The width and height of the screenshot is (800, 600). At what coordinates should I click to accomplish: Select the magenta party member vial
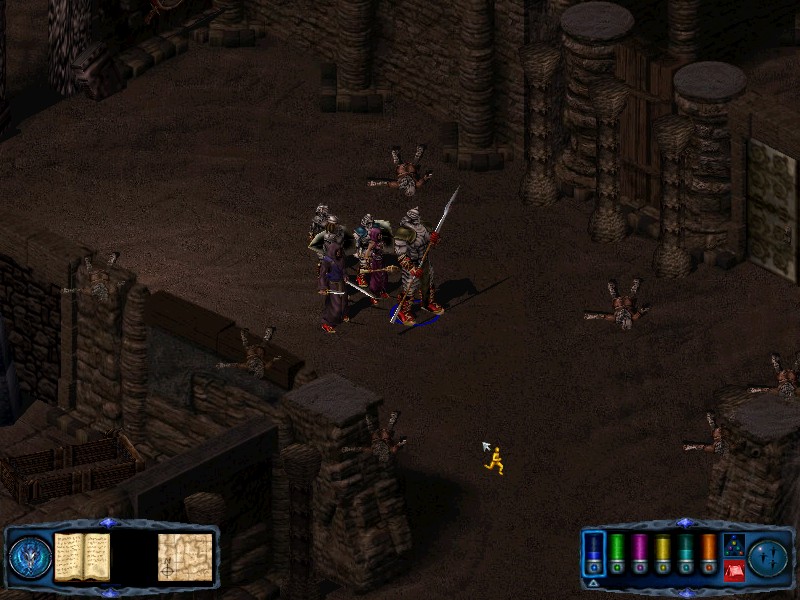click(x=640, y=553)
